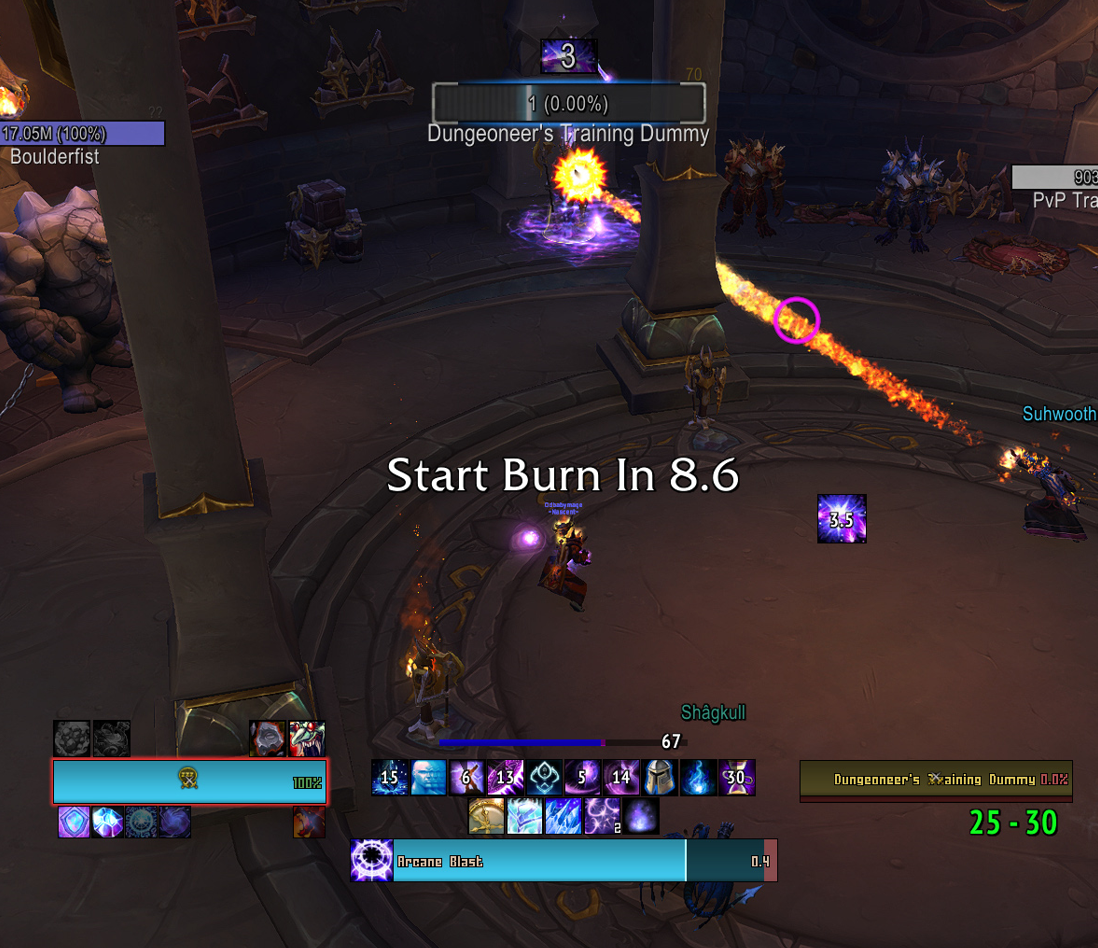Click the Arcane Blast cast bar icon
Image resolution: width=1098 pixels, height=948 pixels.
point(371,860)
